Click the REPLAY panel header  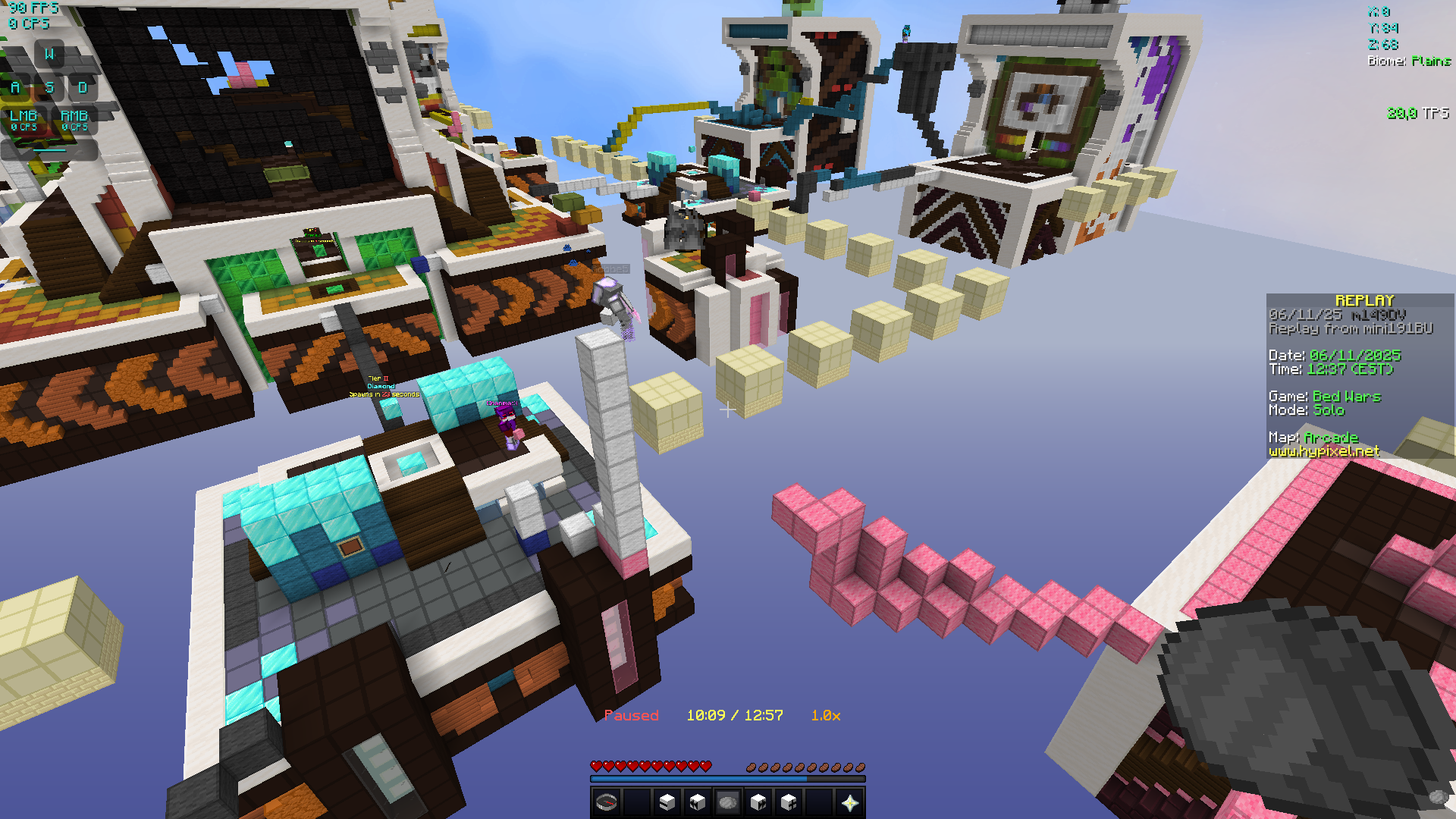[x=1366, y=300]
